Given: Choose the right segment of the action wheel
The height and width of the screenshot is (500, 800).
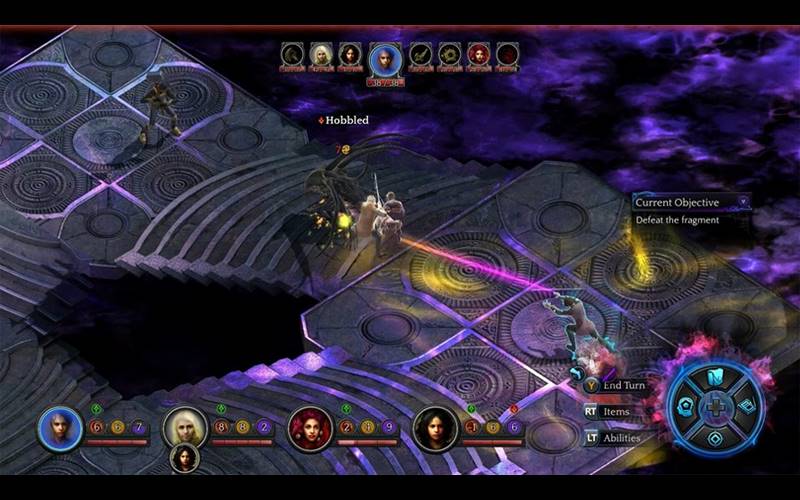Looking at the screenshot, I should (748, 407).
